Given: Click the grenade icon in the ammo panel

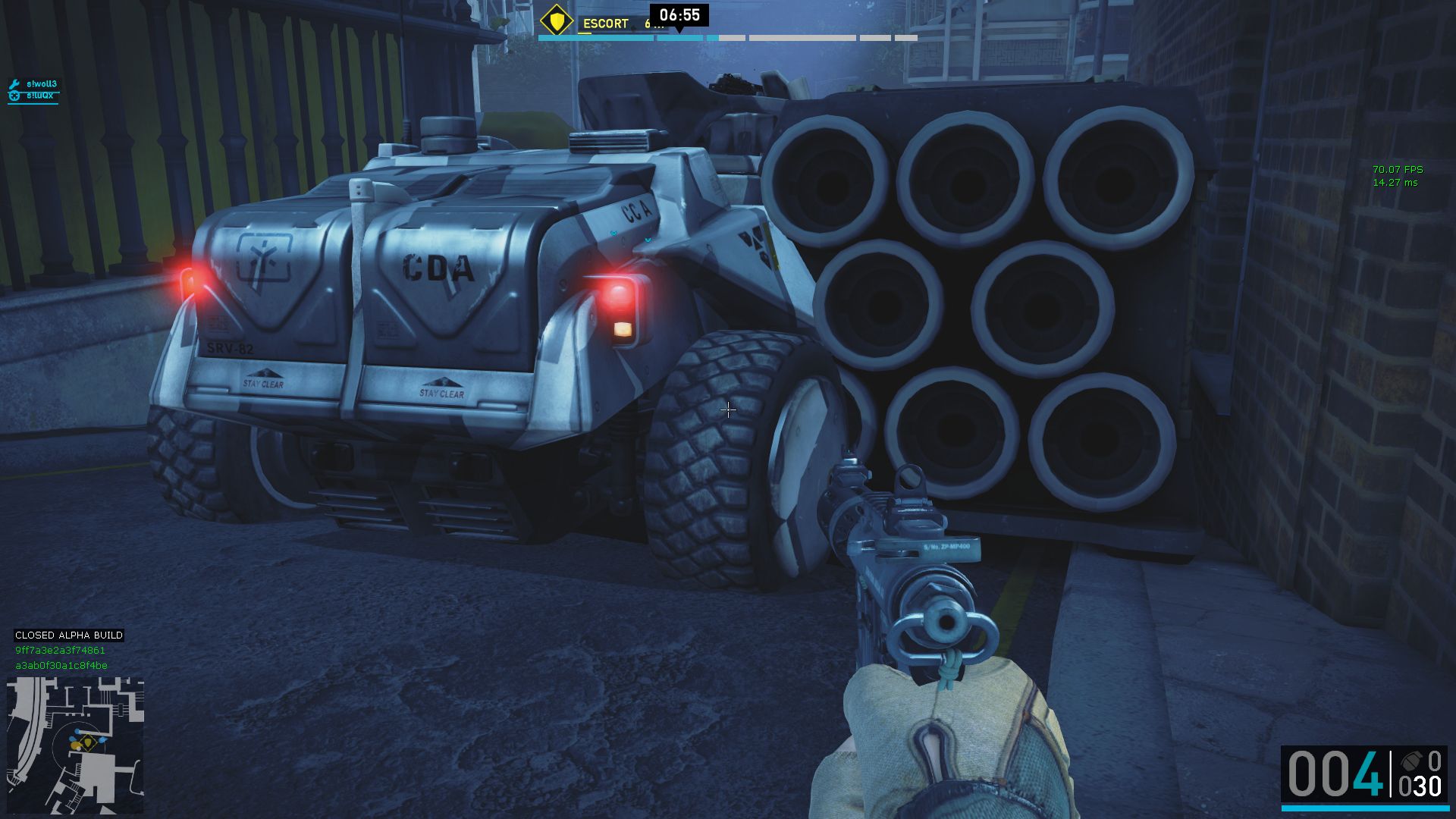Looking at the screenshot, I should (1410, 761).
